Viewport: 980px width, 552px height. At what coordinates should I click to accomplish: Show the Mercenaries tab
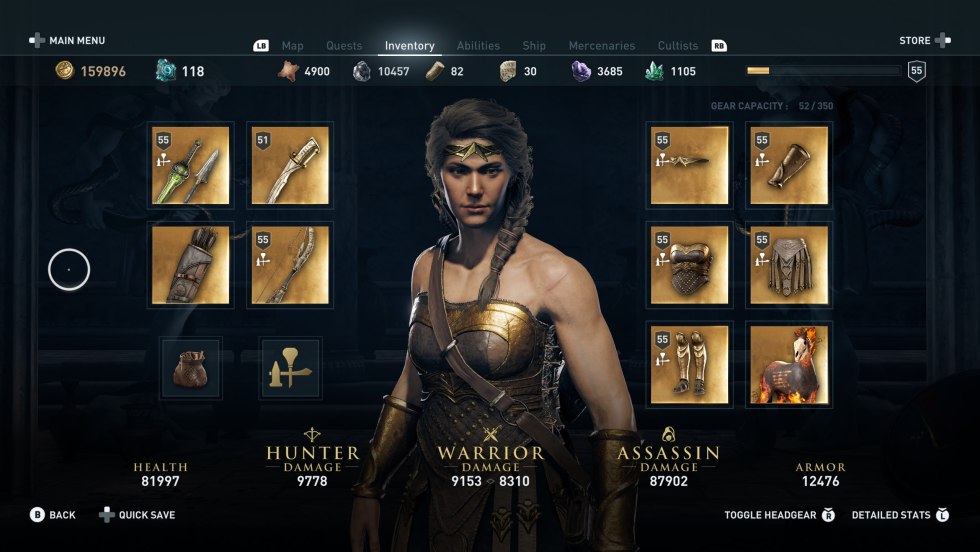click(602, 46)
